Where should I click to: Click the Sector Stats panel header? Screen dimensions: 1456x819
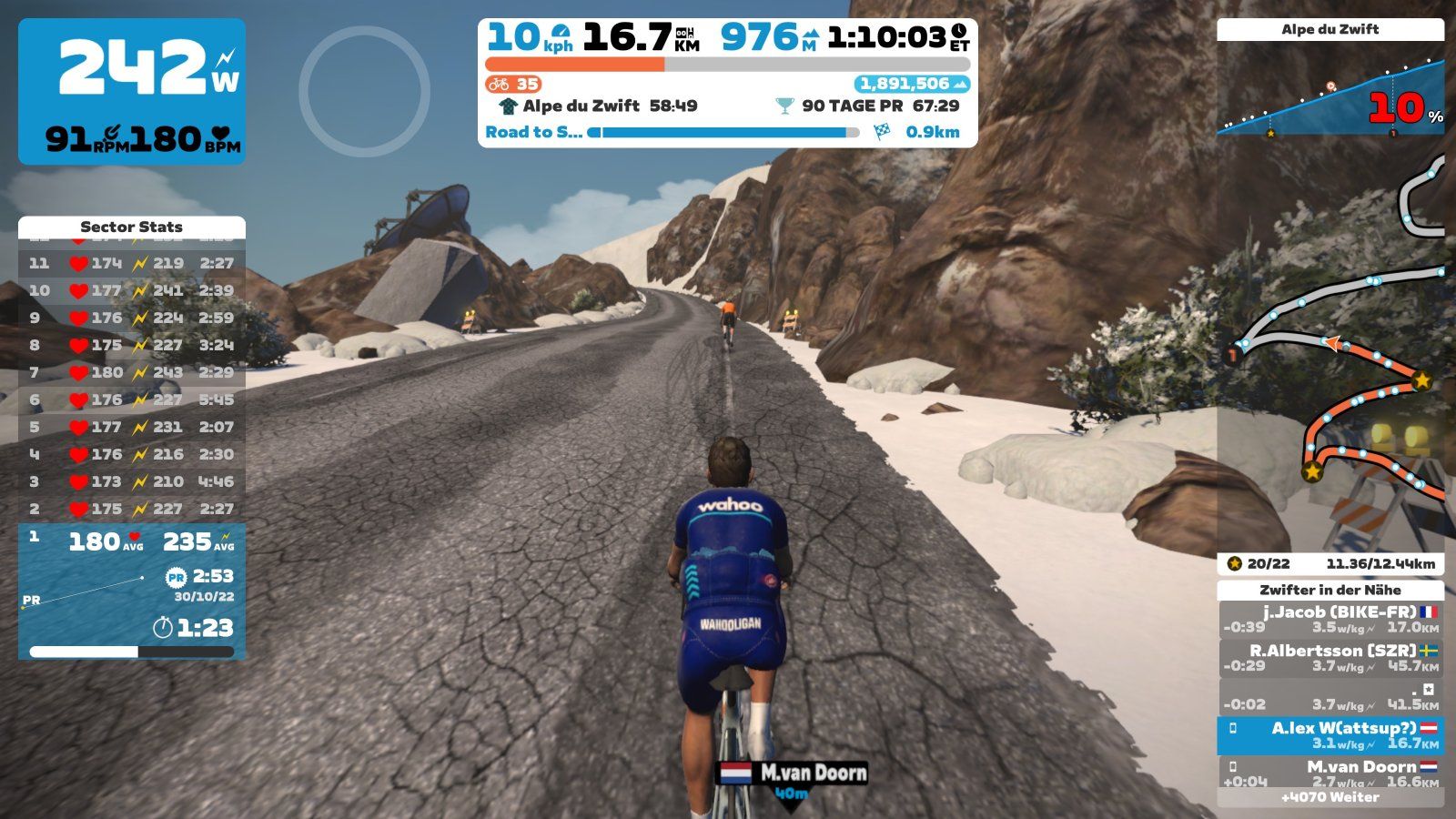click(132, 227)
